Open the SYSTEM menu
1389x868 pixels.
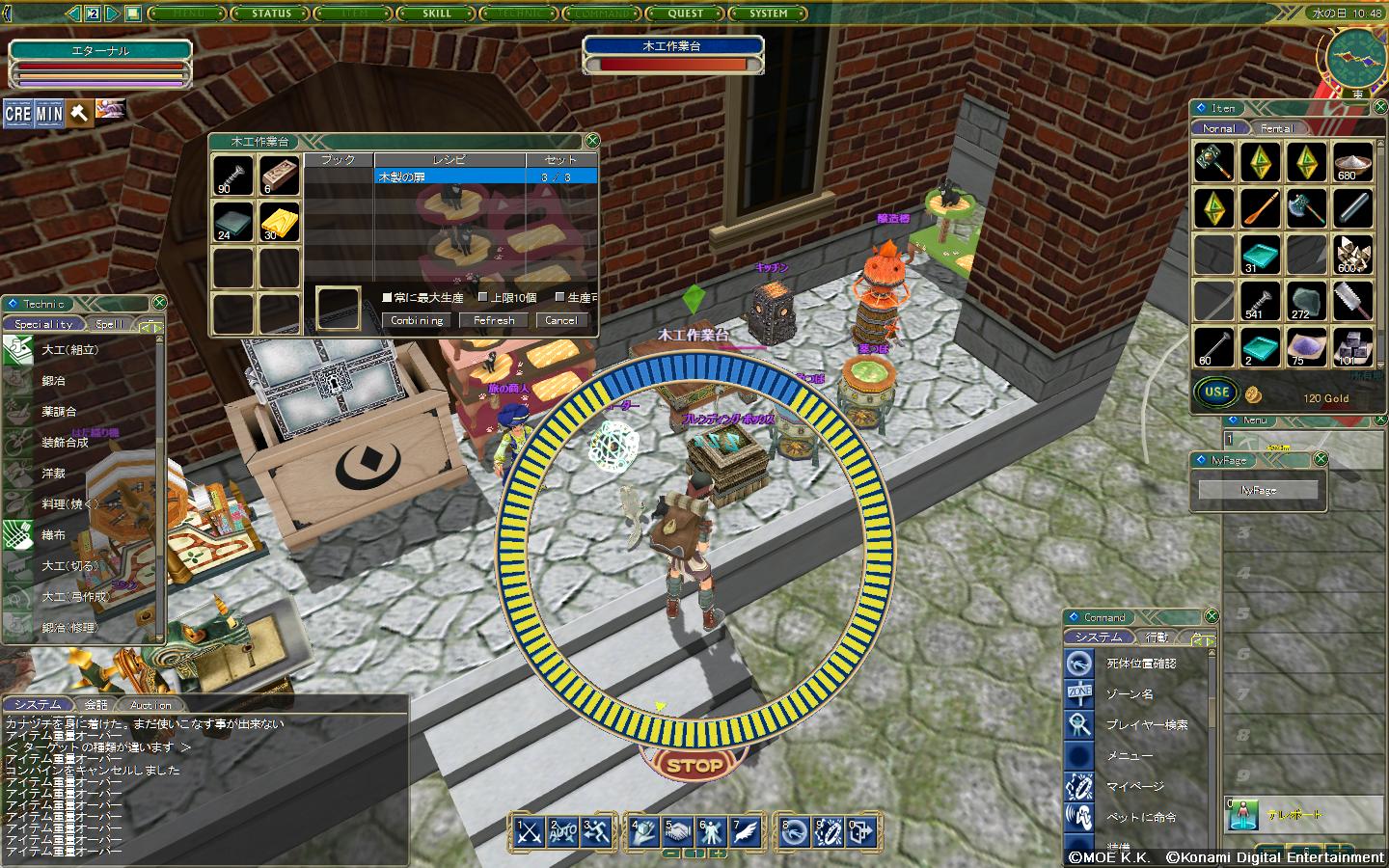coord(769,14)
